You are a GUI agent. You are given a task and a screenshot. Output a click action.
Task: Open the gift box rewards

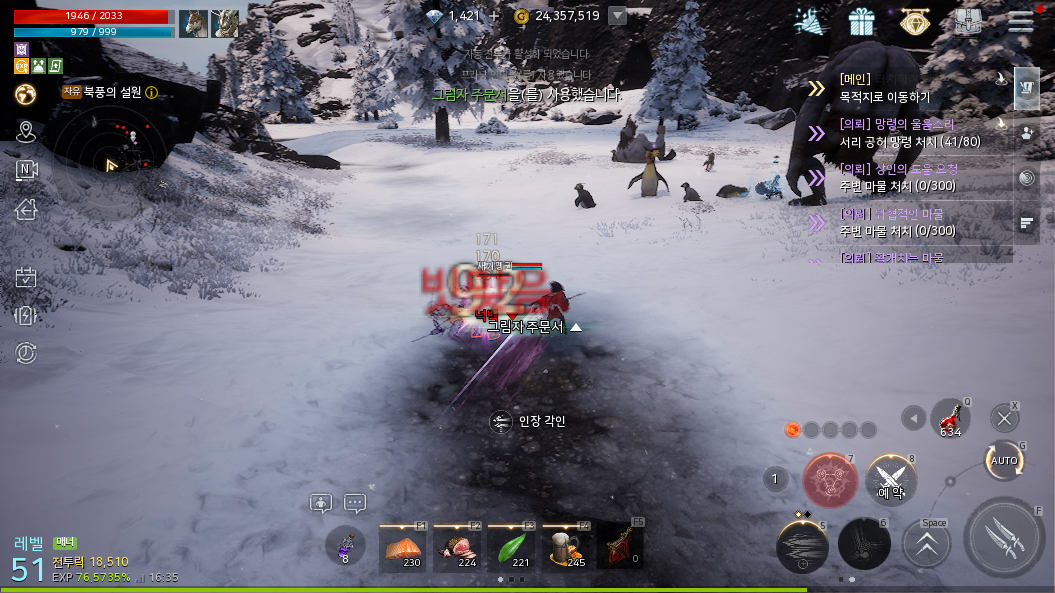point(861,21)
